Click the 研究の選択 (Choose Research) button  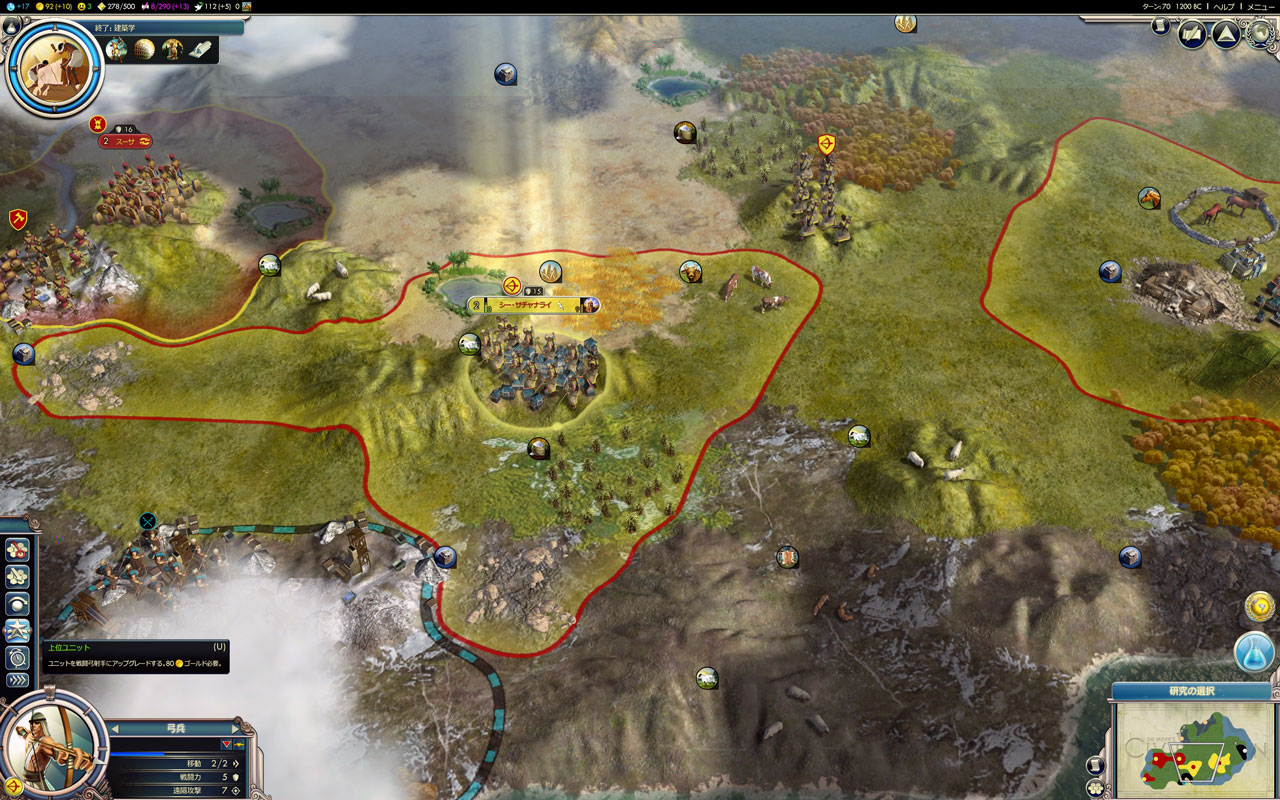point(1191,691)
